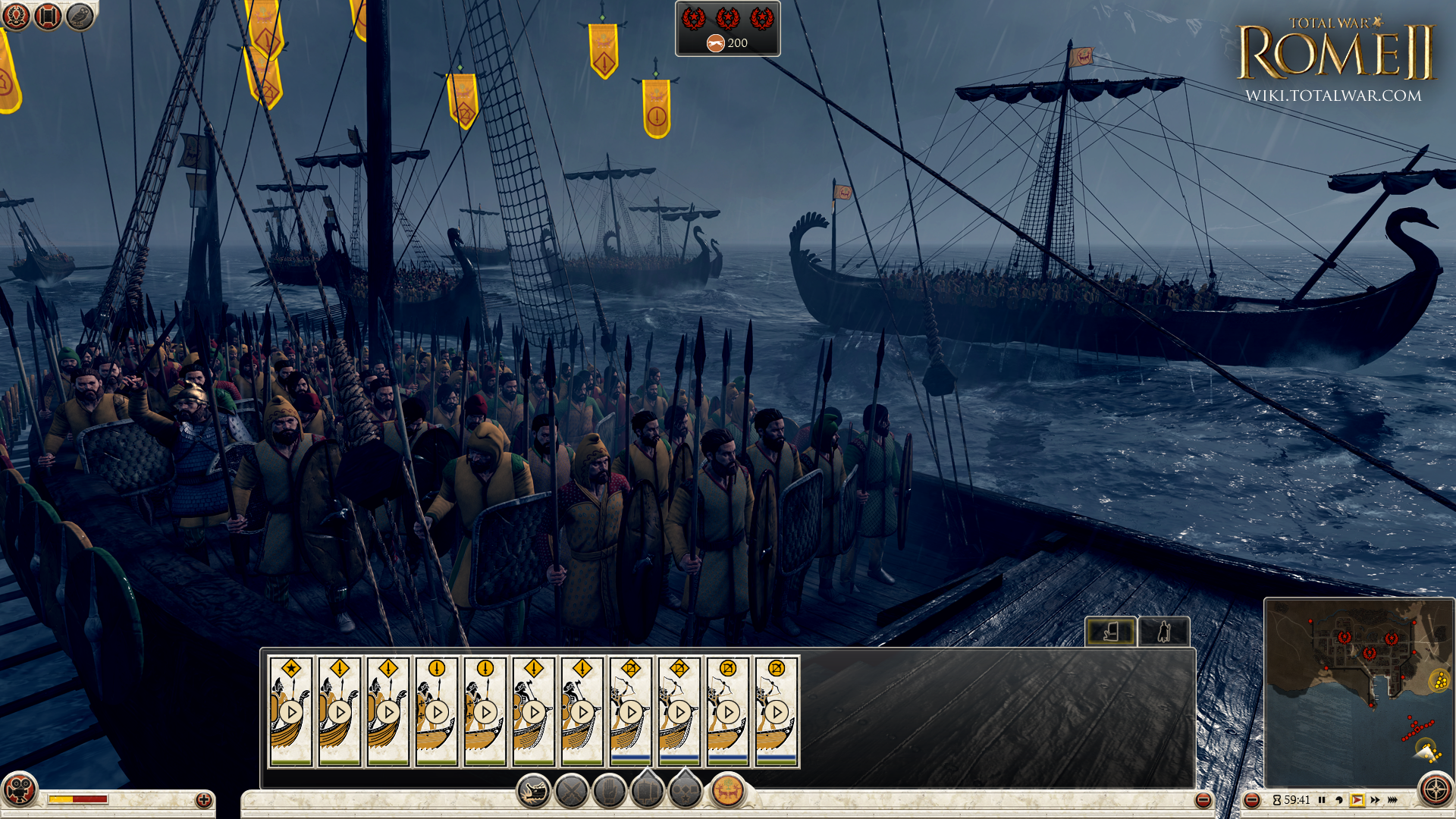This screenshot has height=819, width=1456.
Task: Open the laurel wreath menu button
Action: (16, 16)
